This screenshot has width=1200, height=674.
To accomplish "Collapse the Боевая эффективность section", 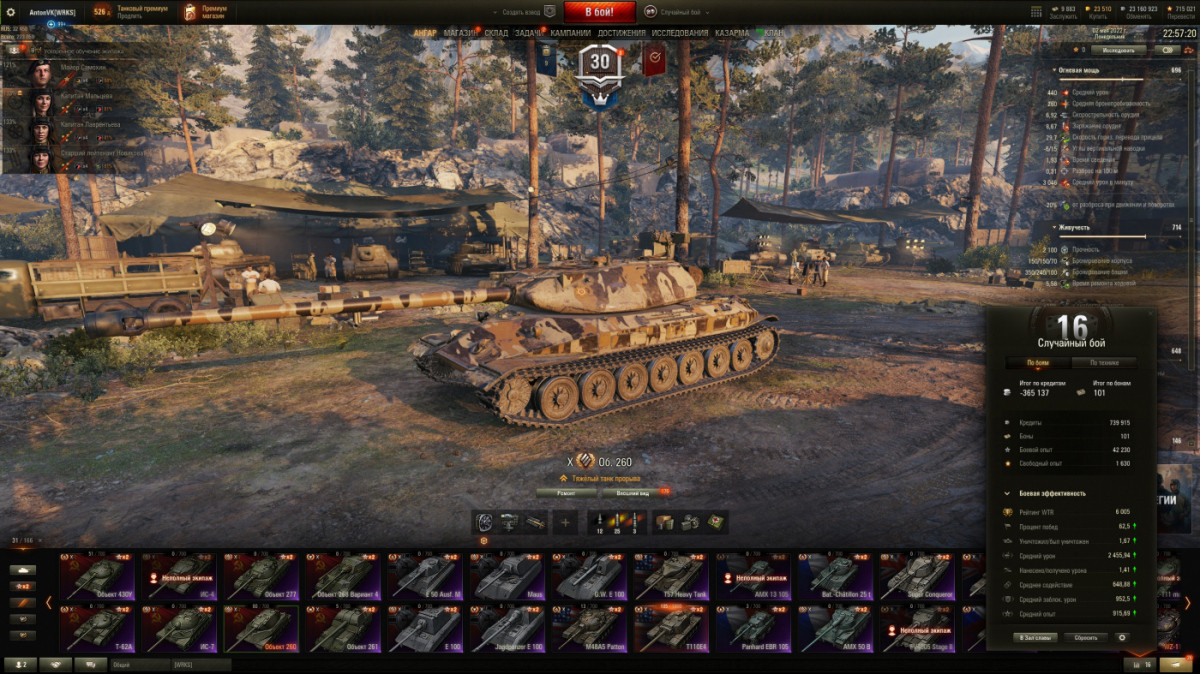I will click(1007, 493).
